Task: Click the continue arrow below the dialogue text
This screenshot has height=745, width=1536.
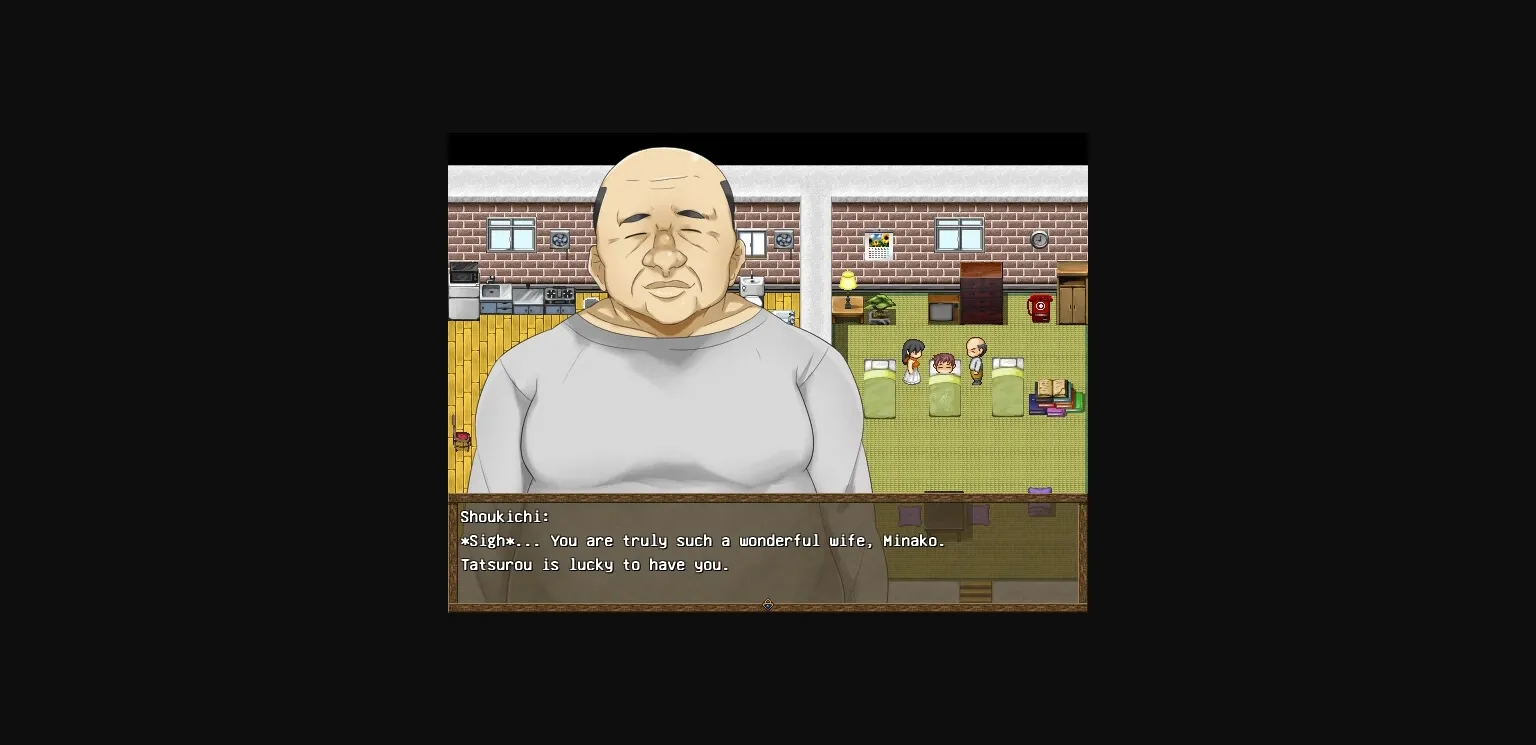Action: pos(768,604)
